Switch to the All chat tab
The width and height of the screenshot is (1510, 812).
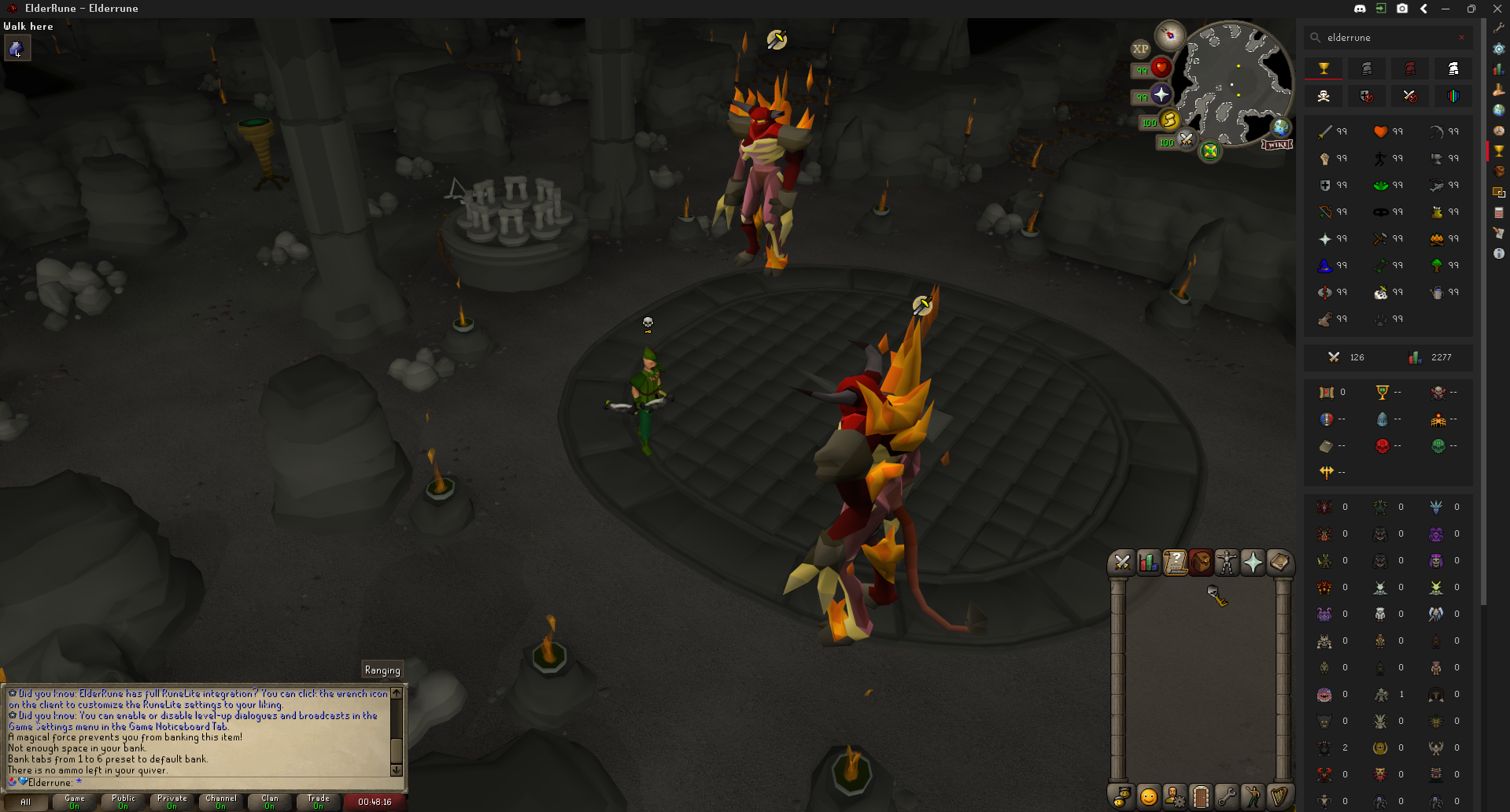[26, 801]
